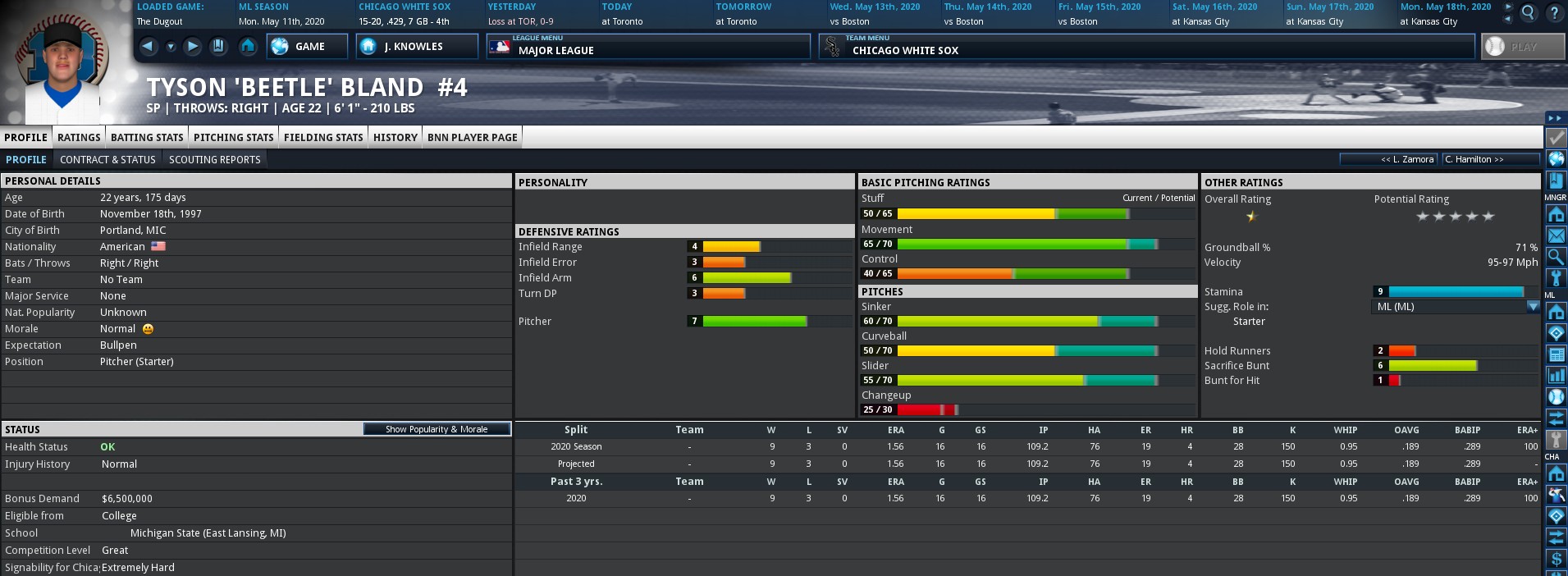Image resolution: width=1568 pixels, height=576 pixels.
Task: Open the Chicago White Sox team menu
Action: [1145, 47]
